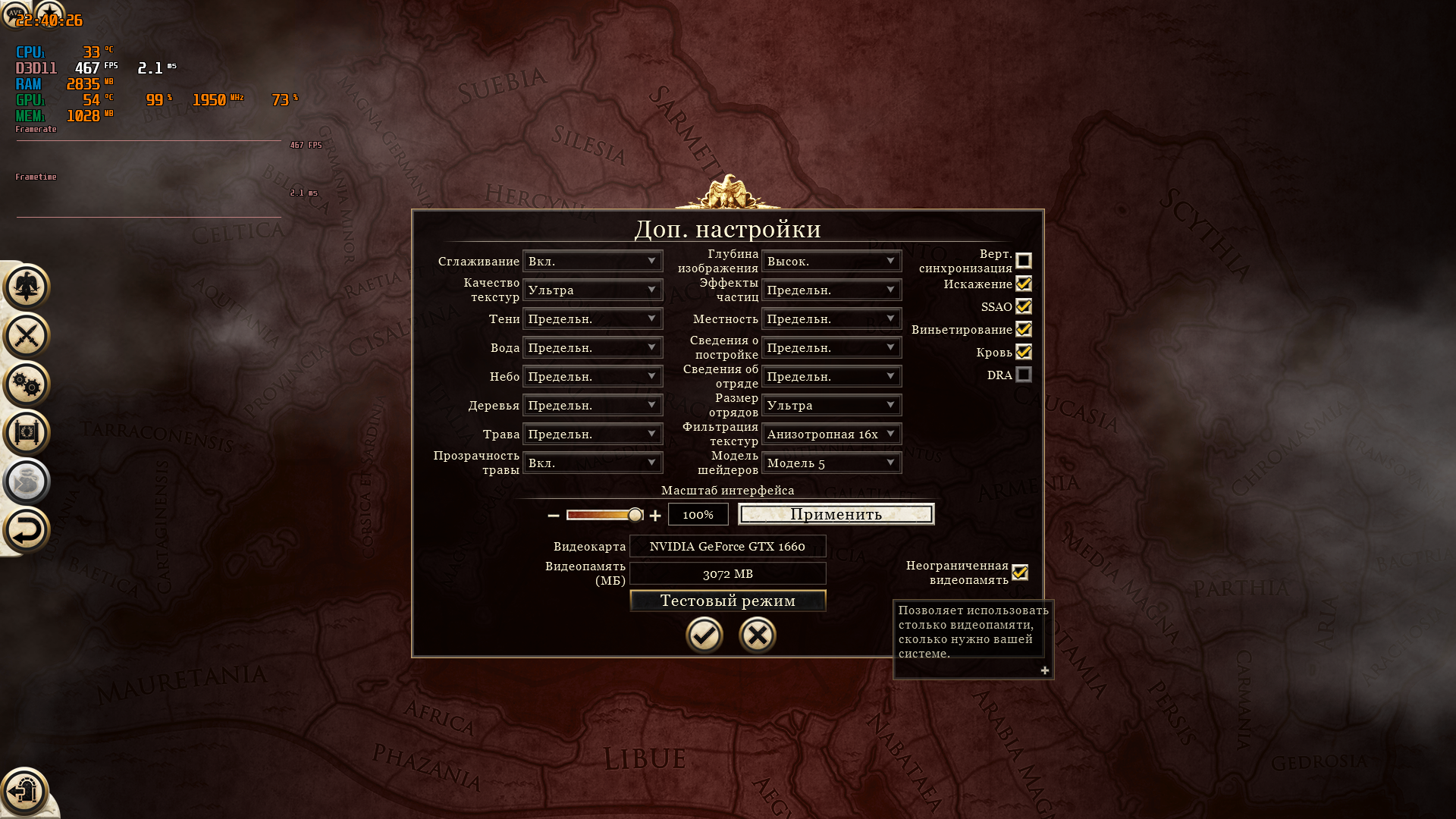Decrease interface scale with the minus button

[554, 516]
